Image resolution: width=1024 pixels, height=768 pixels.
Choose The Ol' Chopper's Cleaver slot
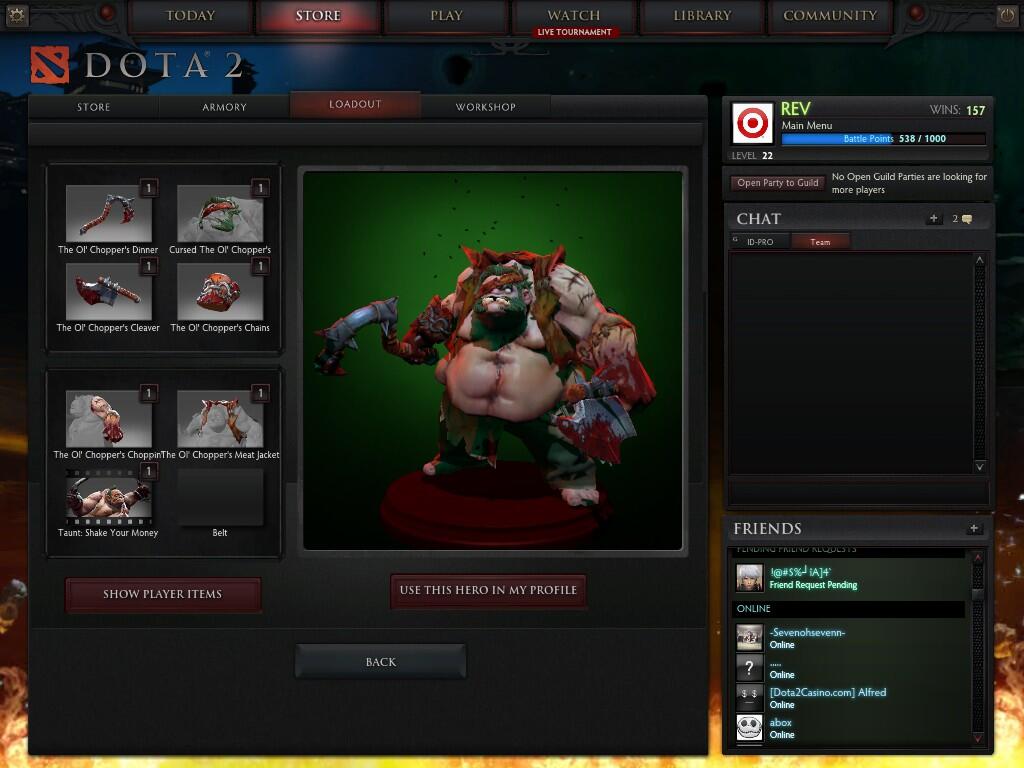(x=108, y=291)
